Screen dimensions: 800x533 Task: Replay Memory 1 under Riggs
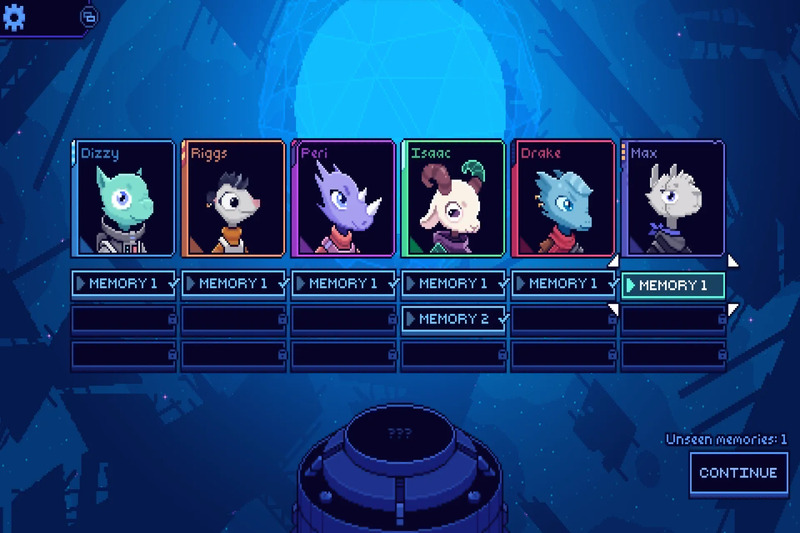coord(234,284)
